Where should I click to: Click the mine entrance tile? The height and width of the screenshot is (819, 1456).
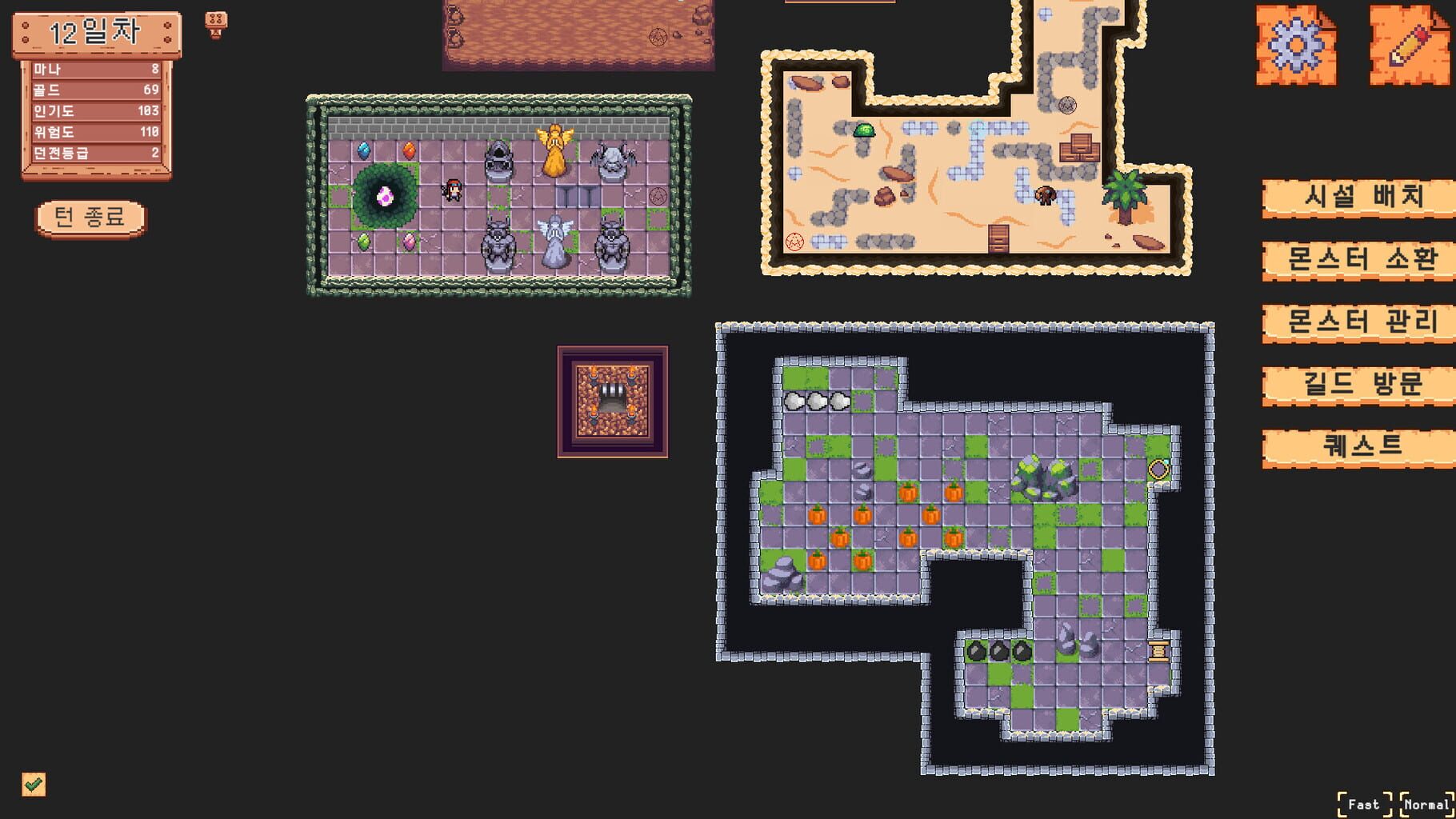[612, 400]
